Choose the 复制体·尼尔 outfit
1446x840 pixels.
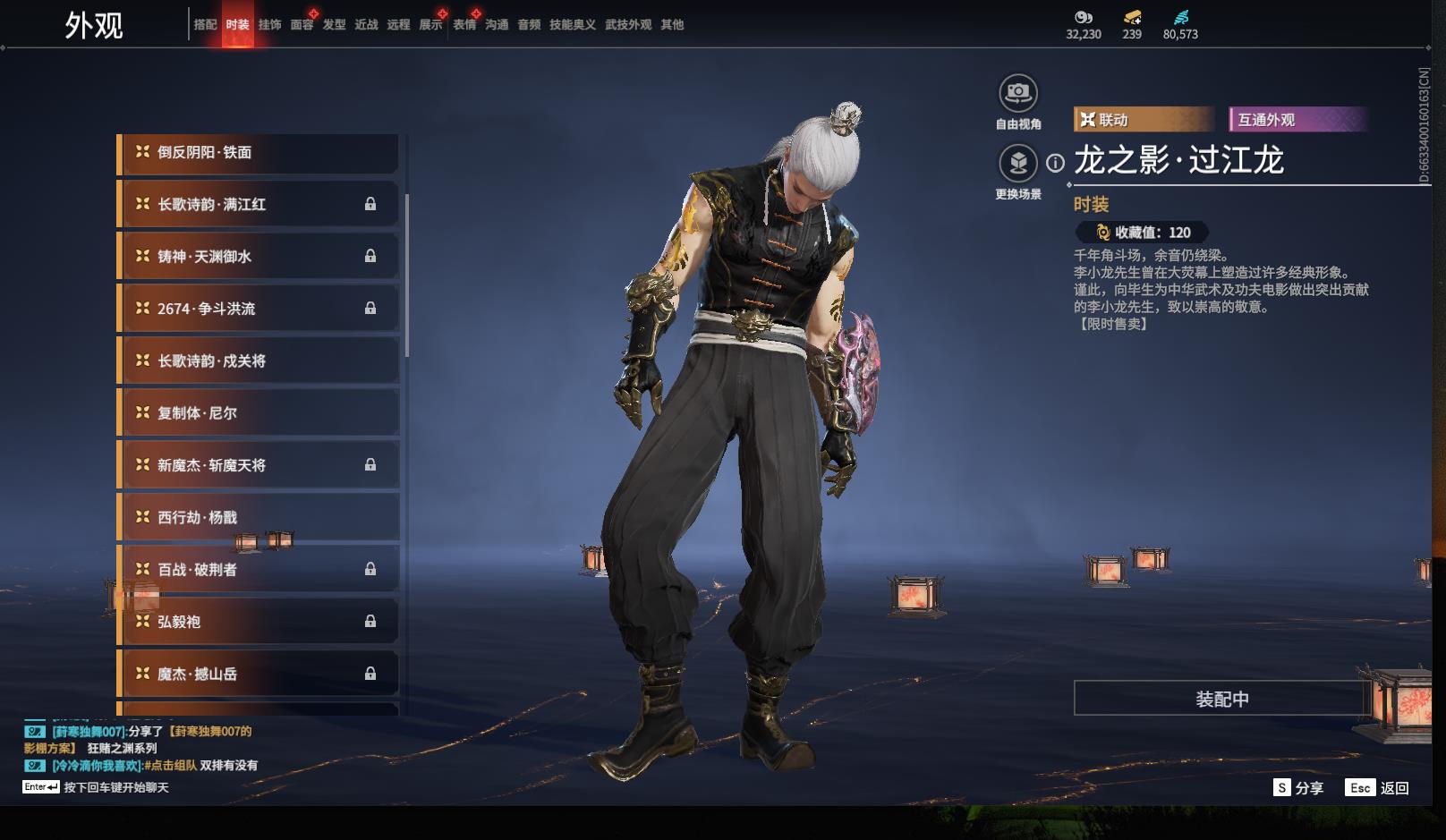[259, 413]
